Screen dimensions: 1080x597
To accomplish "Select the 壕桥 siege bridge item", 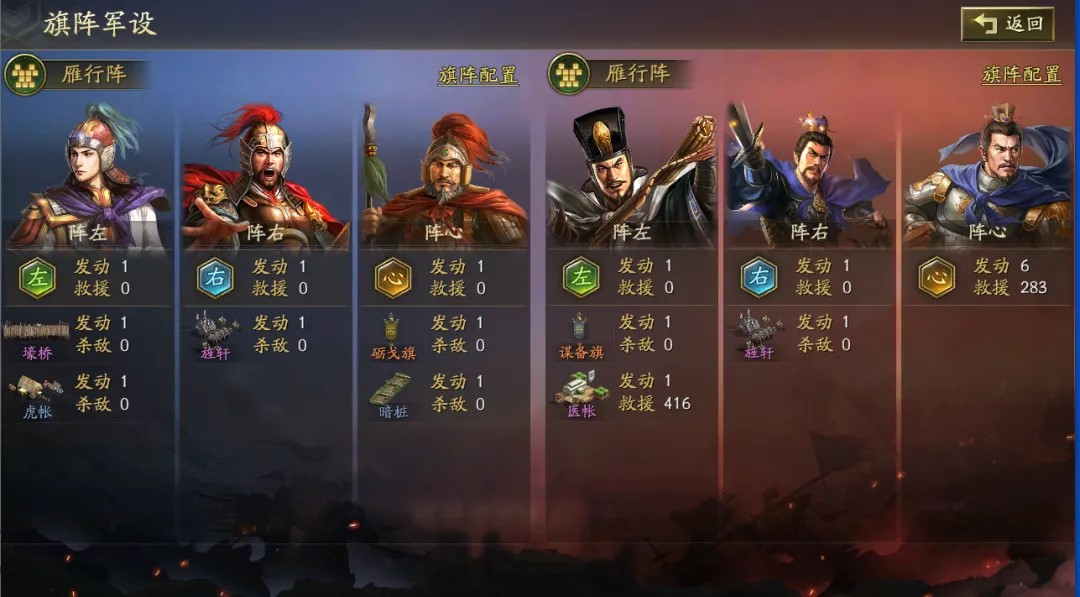I will pyautogui.click(x=37, y=334).
